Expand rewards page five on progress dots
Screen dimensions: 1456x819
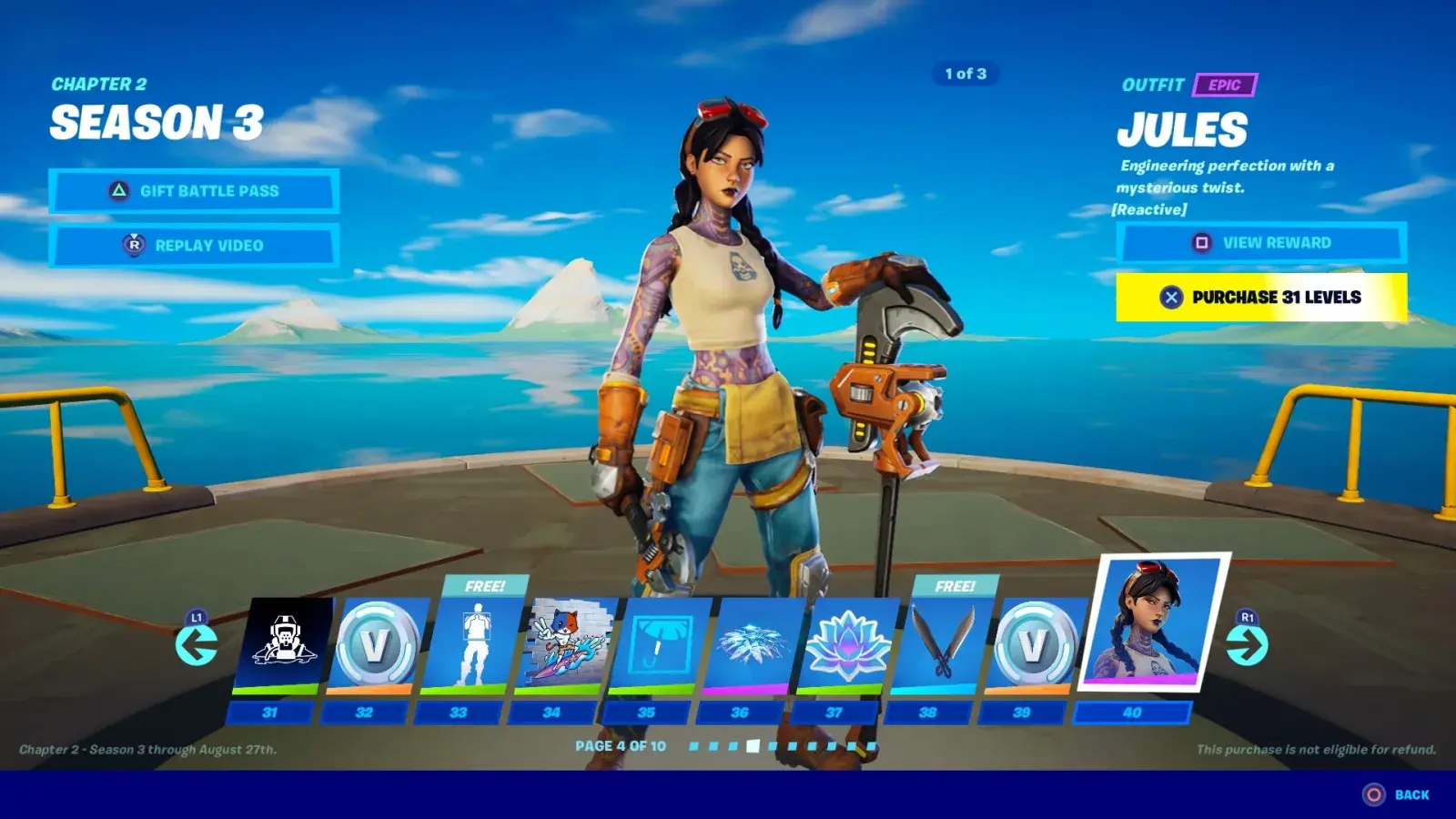[770, 744]
